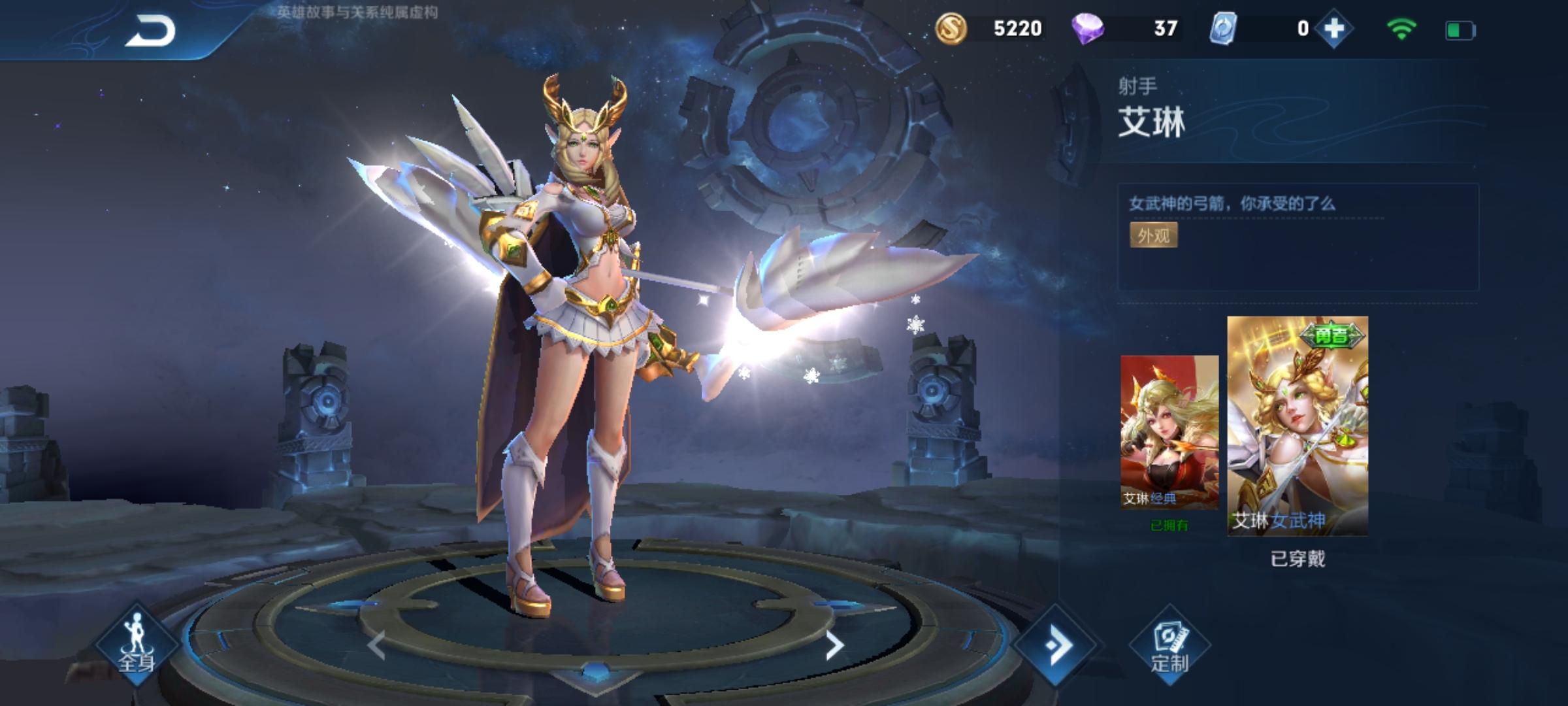Go back using the return arrow

coord(151,31)
